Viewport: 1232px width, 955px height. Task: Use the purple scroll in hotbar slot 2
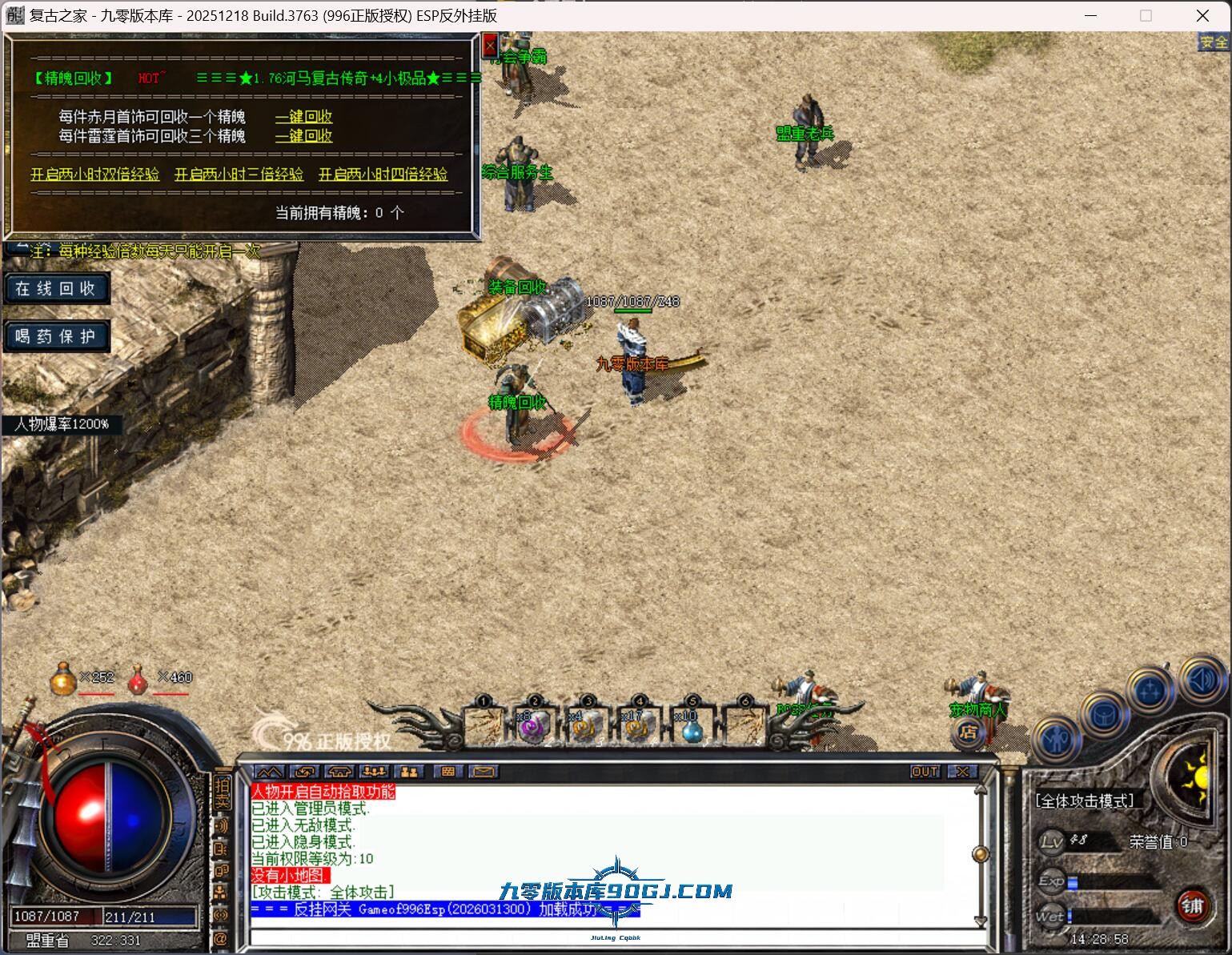532,726
